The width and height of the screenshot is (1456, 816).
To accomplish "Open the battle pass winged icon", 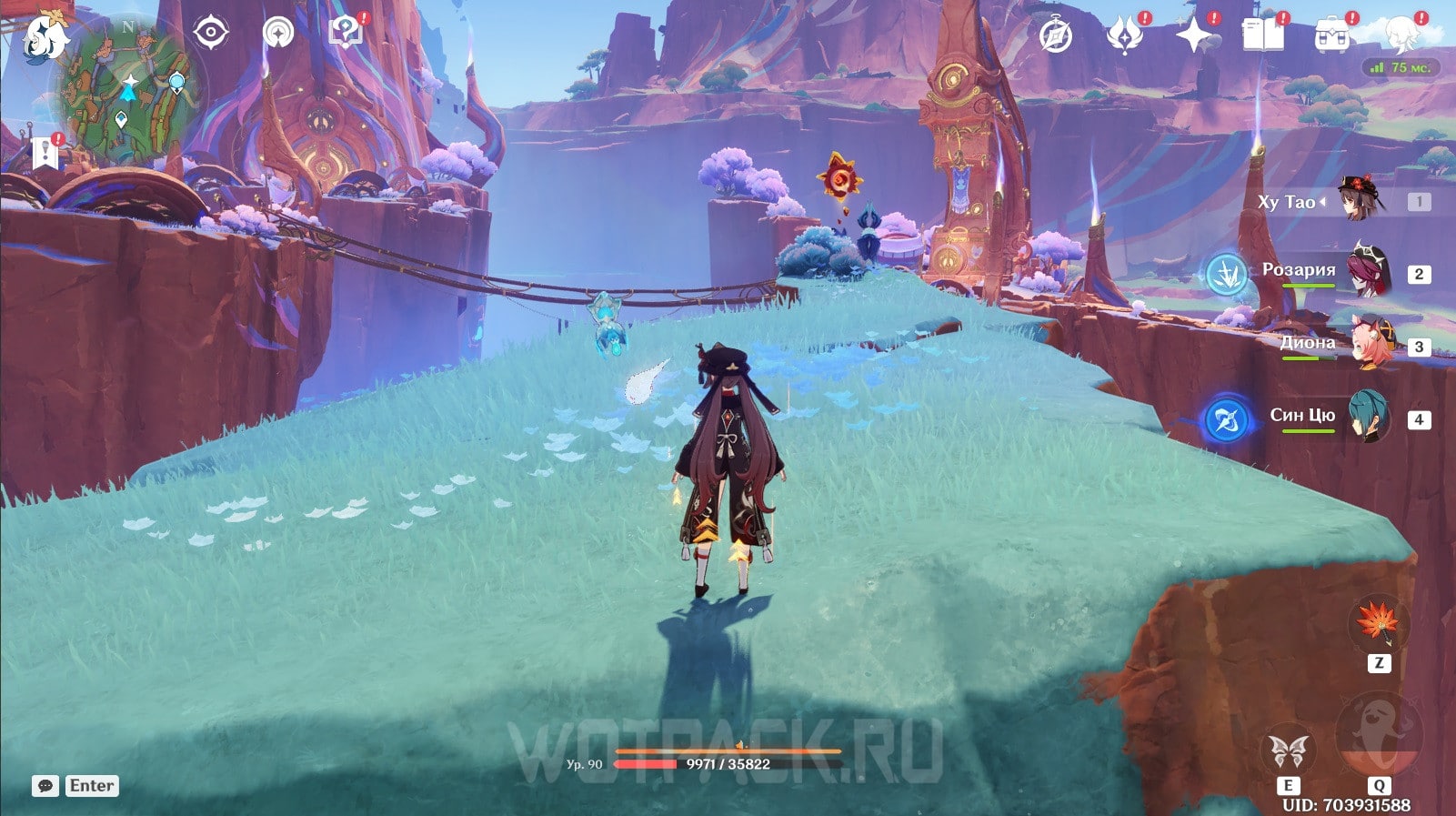I will 1124,36.
